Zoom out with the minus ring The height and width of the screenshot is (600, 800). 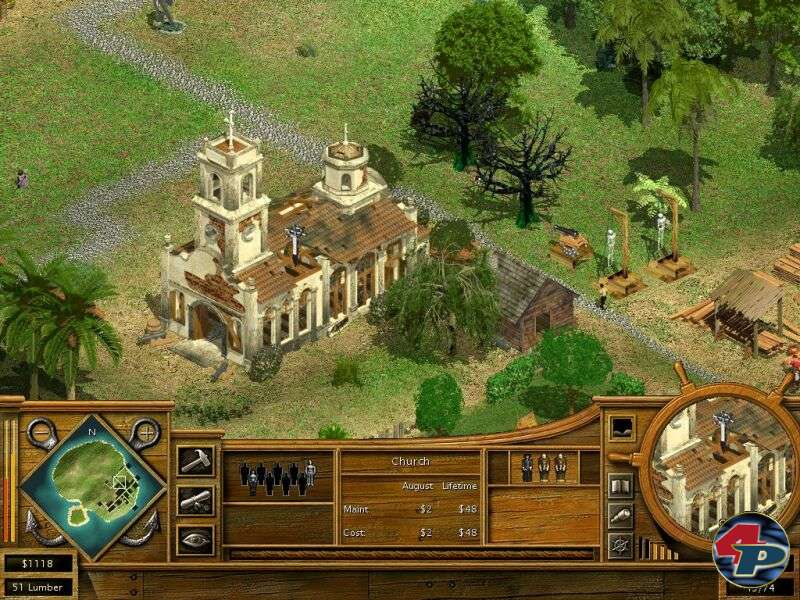[41, 433]
